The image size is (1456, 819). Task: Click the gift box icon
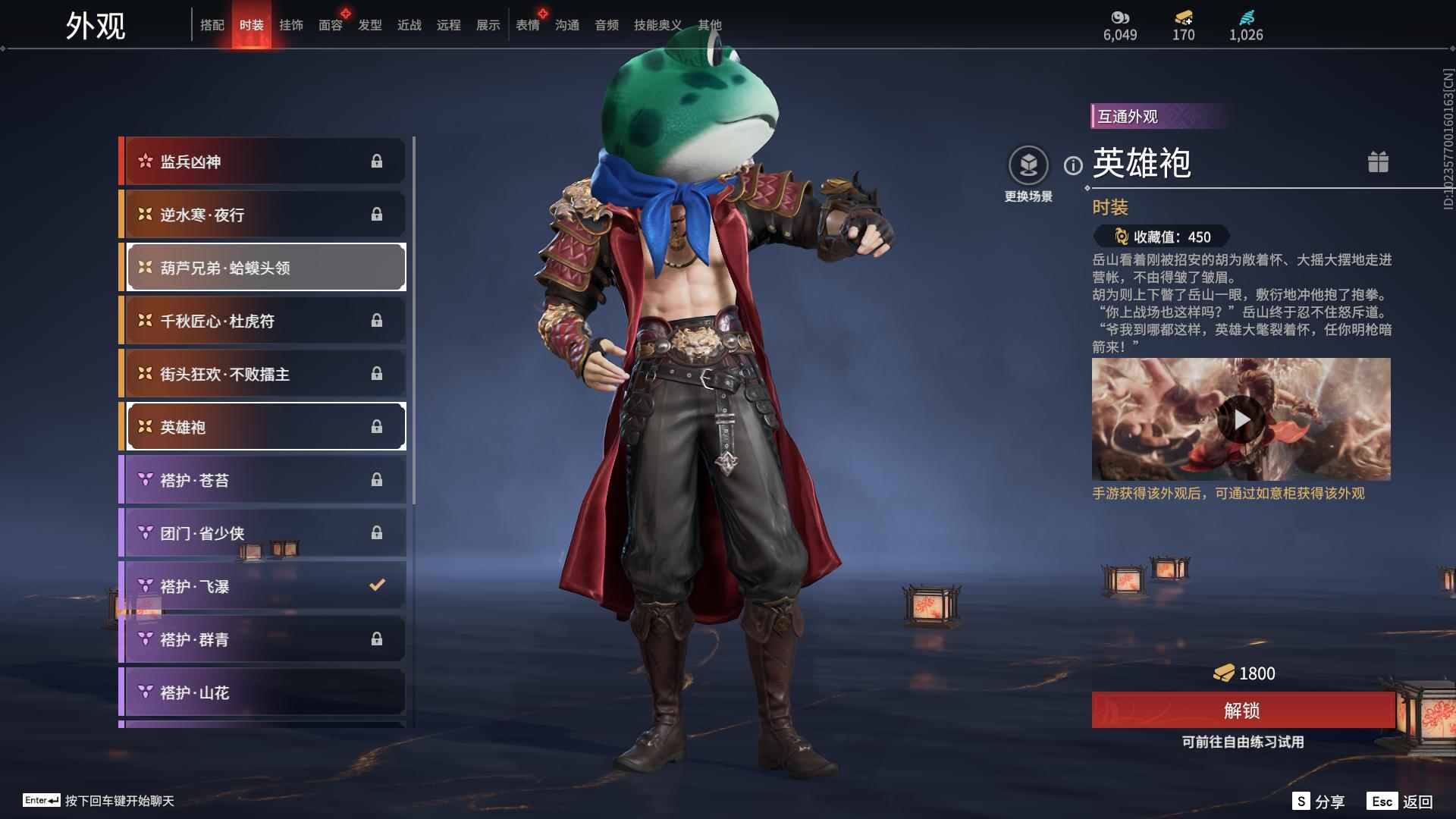tap(1378, 162)
